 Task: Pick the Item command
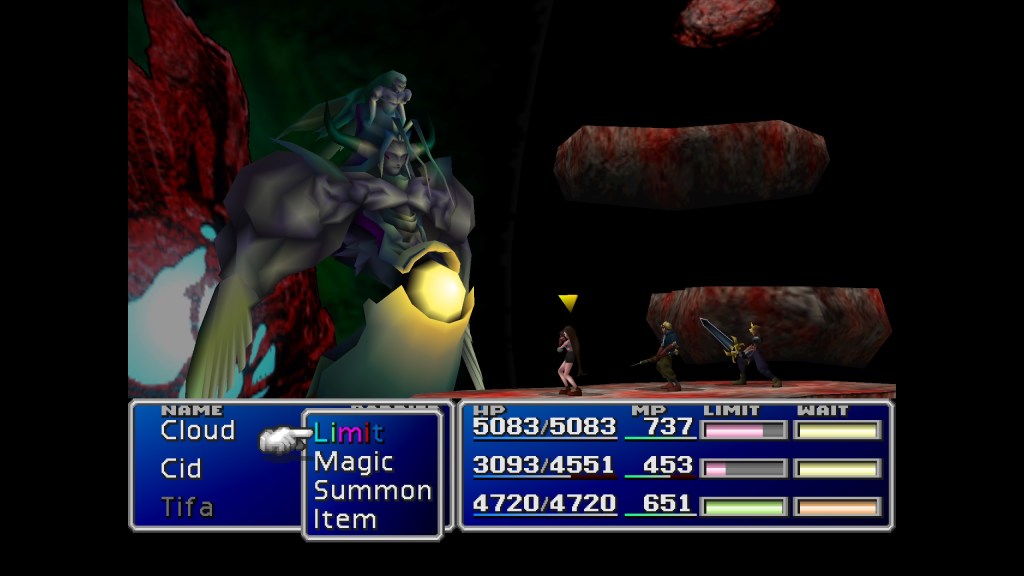[x=345, y=520]
